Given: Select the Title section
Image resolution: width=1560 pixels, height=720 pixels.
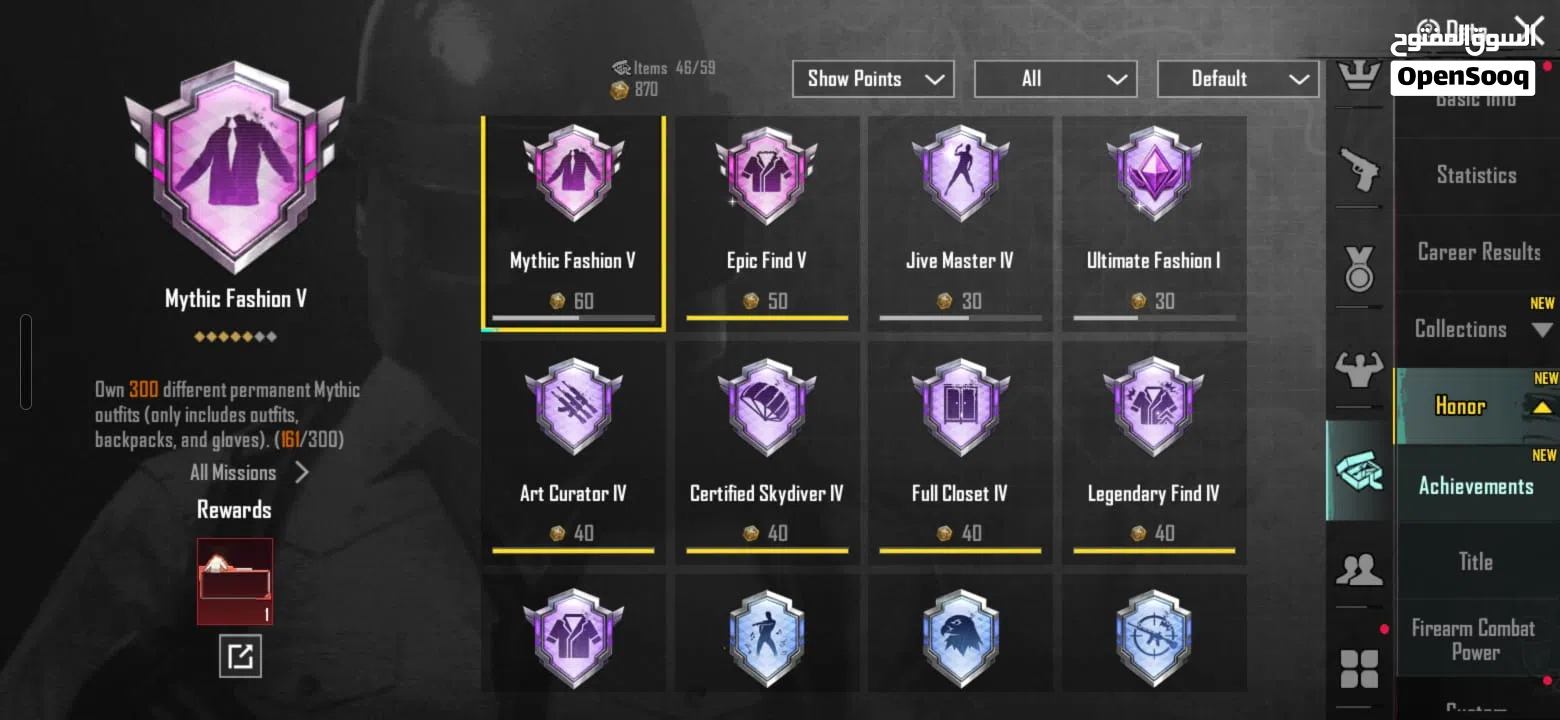Looking at the screenshot, I should point(1475,562).
